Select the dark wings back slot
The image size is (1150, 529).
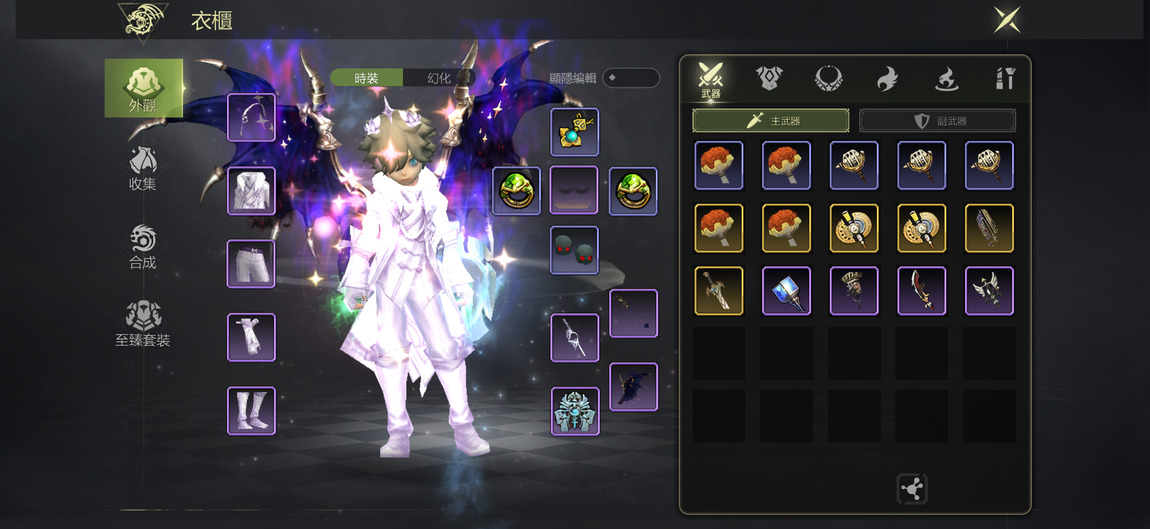pyautogui.click(x=634, y=387)
